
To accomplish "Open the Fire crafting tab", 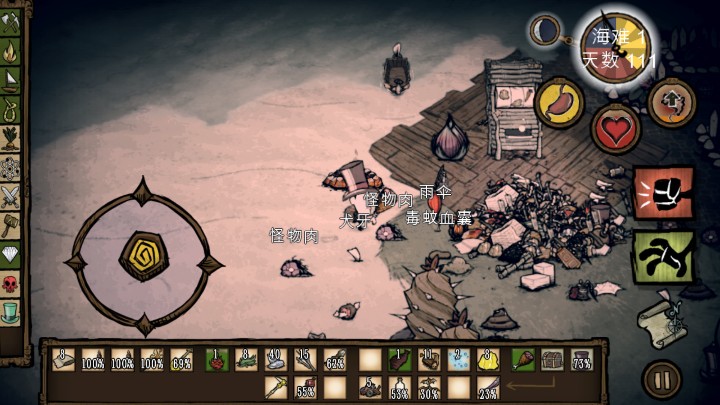I will (12, 49).
